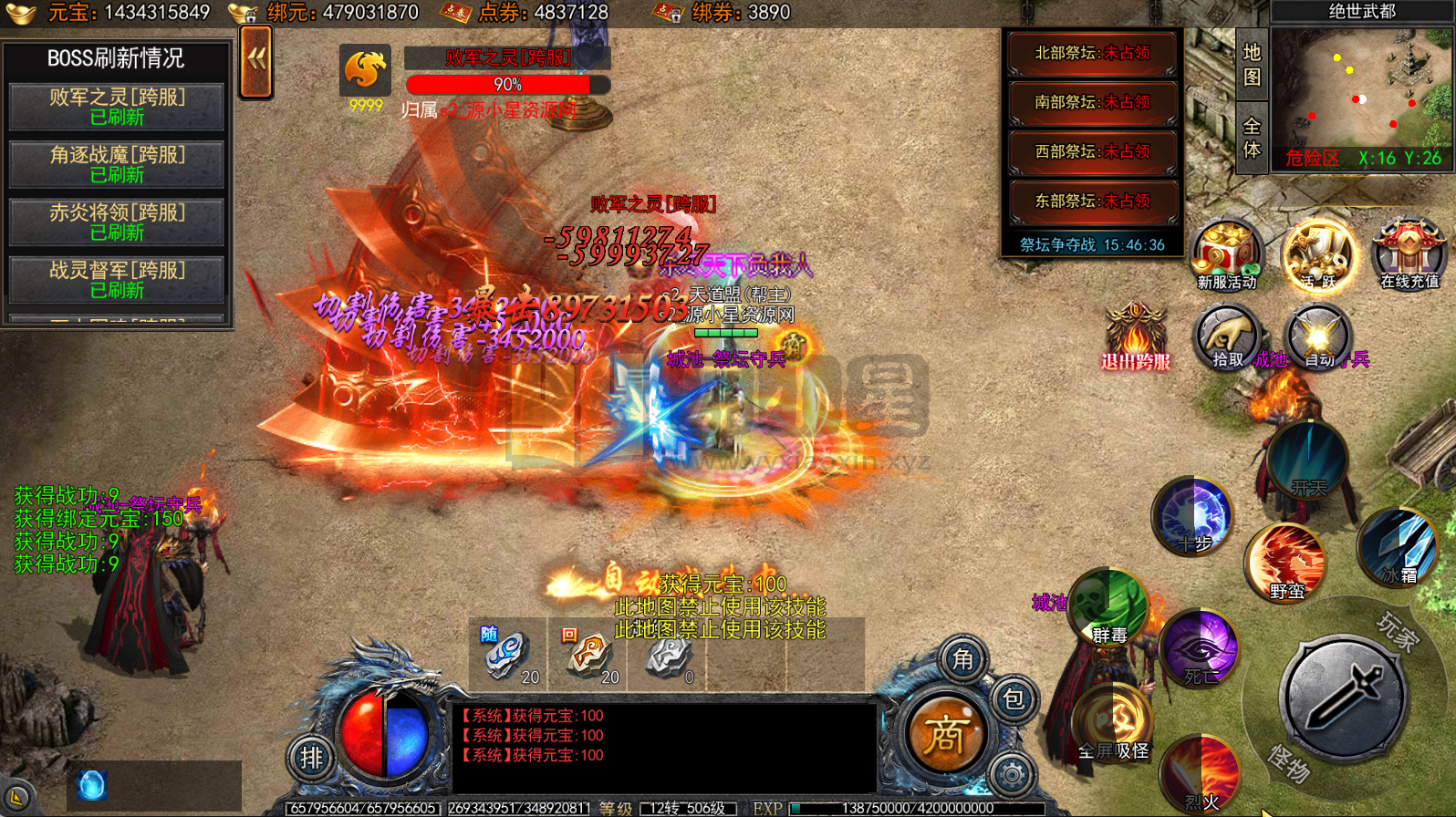This screenshot has width=1456, height=817.
Task: Open the 商 shop button
Action: 944,735
